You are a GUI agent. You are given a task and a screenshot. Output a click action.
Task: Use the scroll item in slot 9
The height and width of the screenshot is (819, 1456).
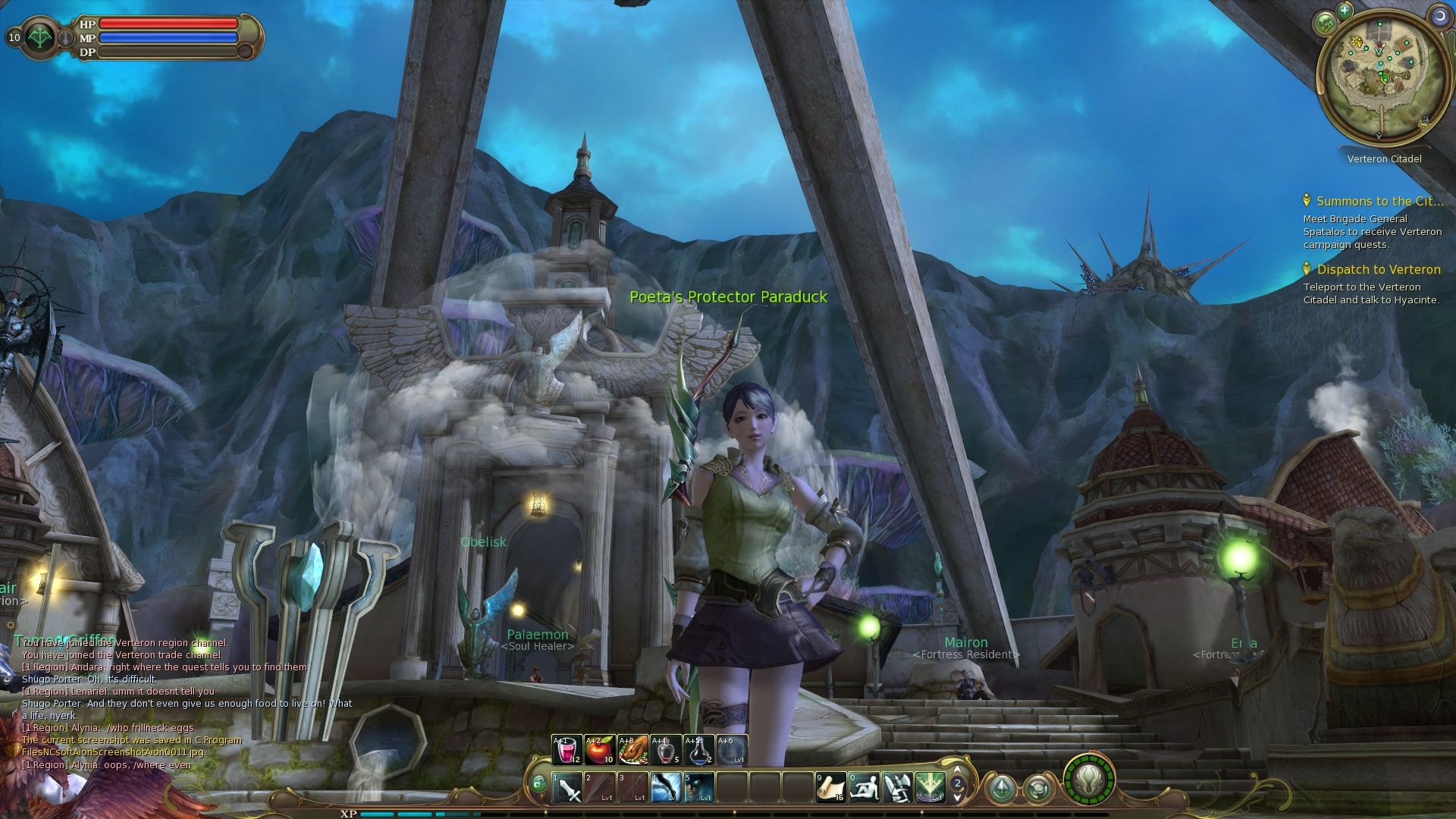tap(830, 788)
